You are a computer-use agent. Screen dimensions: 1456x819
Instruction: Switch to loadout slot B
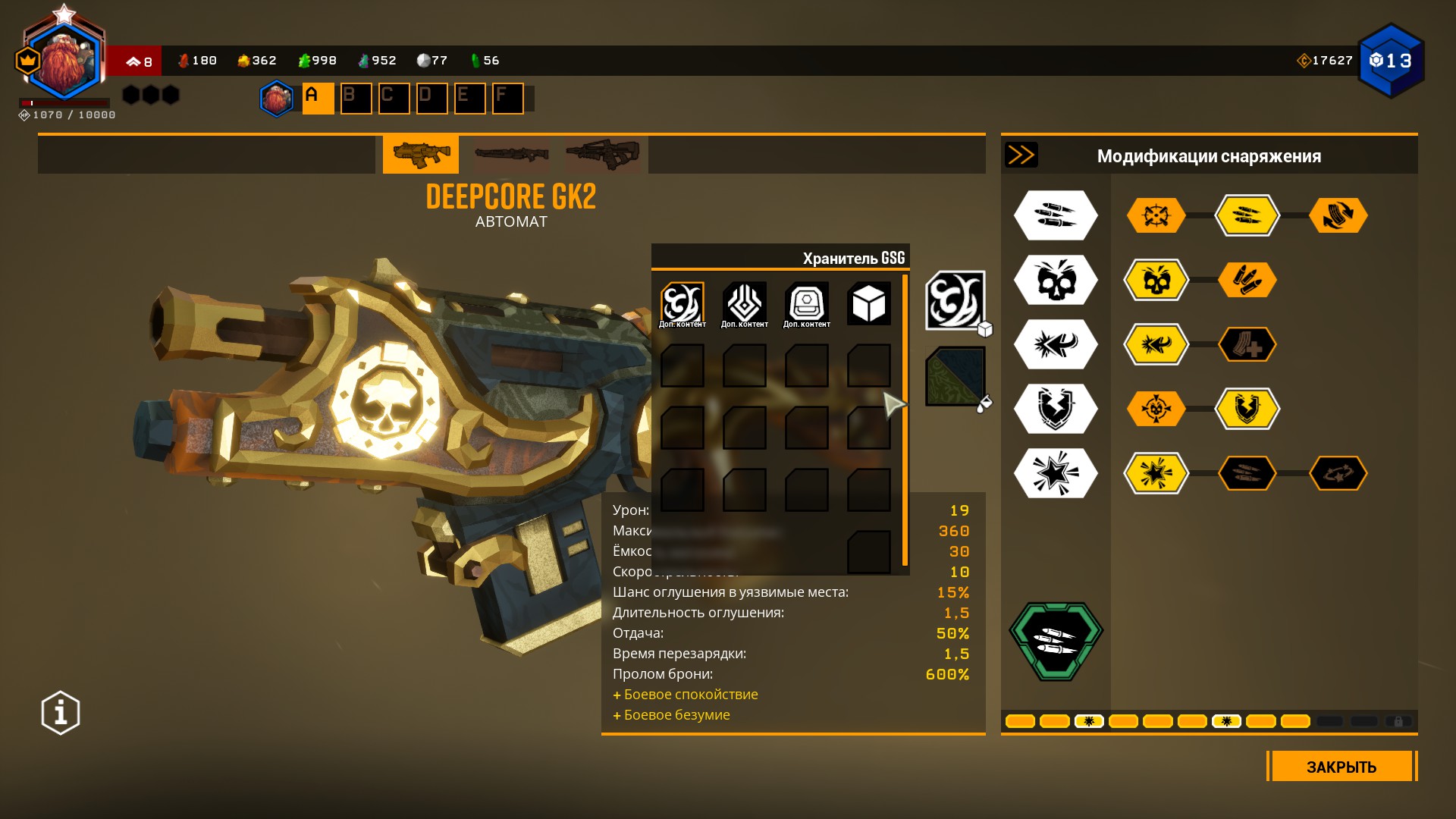click(x=356, y=99)
